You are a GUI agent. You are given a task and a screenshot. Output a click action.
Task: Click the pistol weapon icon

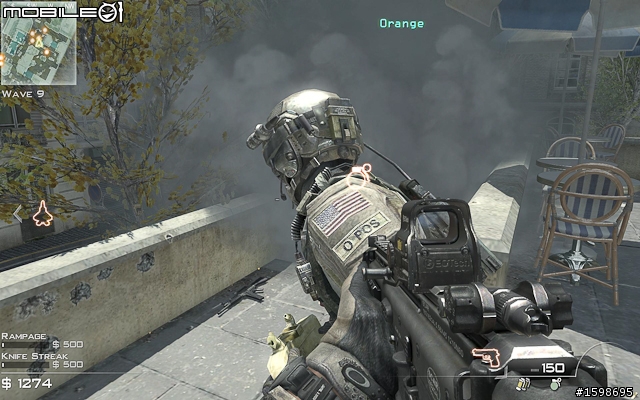487,358
